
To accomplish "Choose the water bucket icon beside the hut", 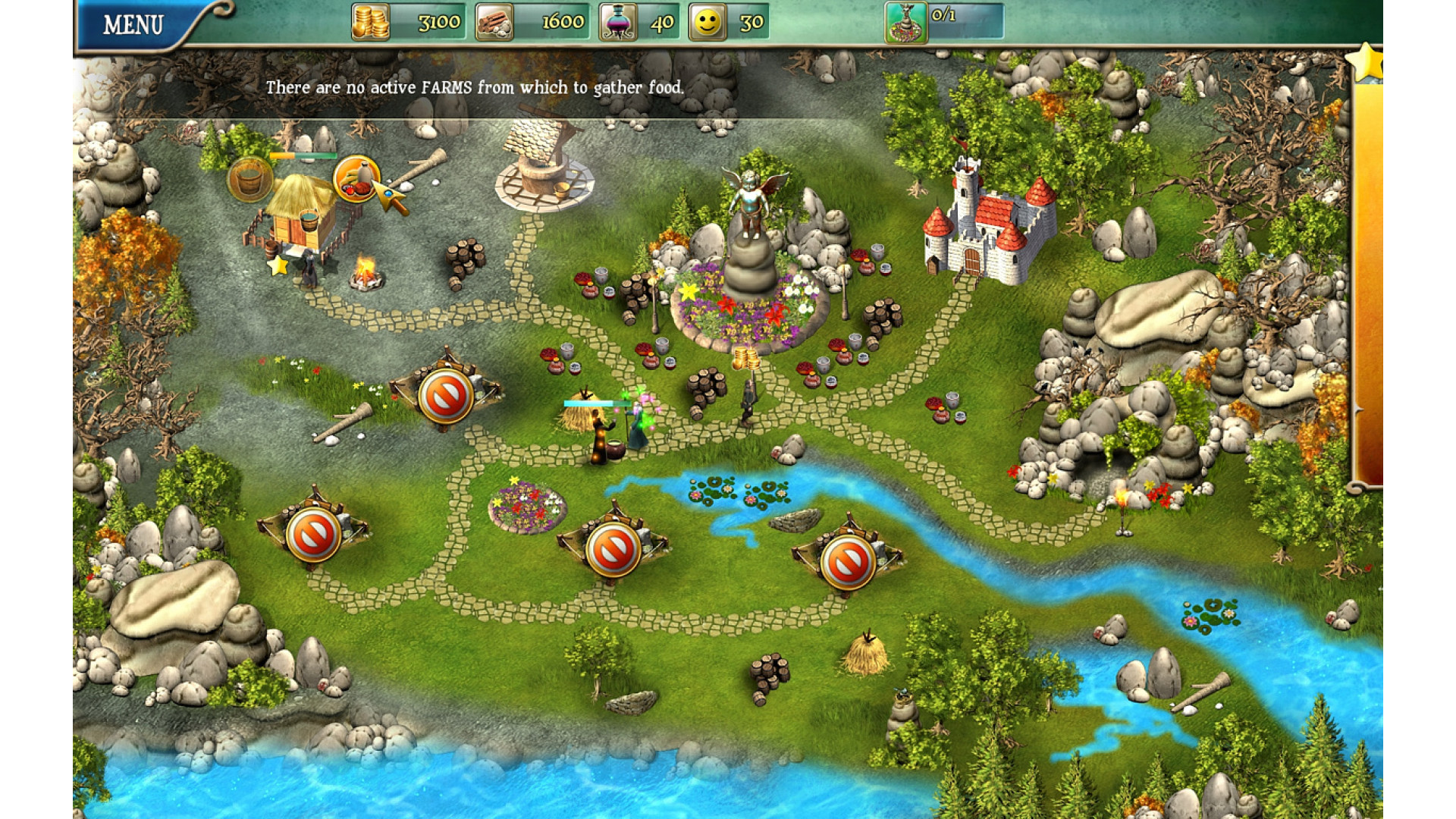I will 249,180.
